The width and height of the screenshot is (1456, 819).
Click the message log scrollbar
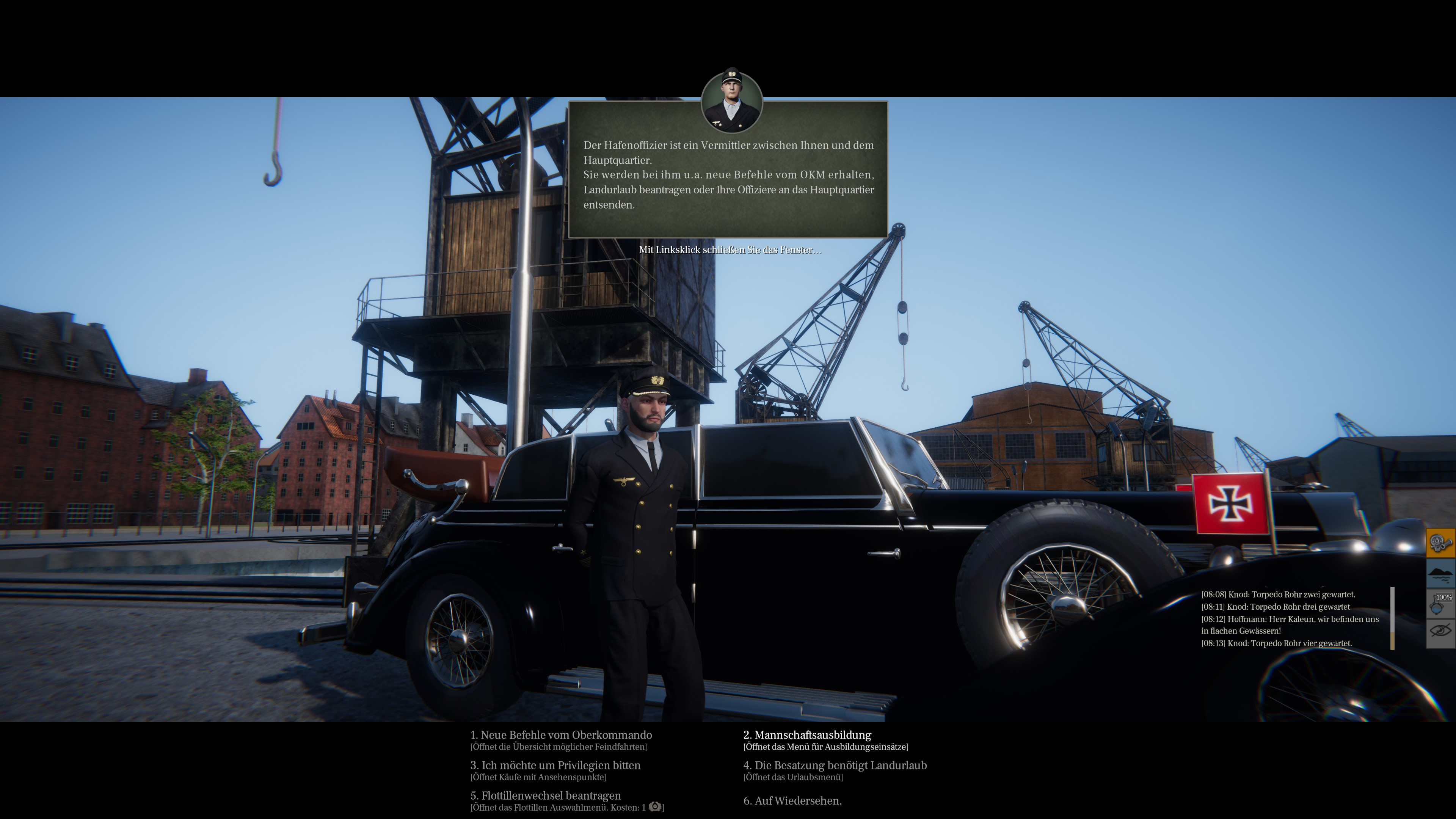(x=1392, y=618)
